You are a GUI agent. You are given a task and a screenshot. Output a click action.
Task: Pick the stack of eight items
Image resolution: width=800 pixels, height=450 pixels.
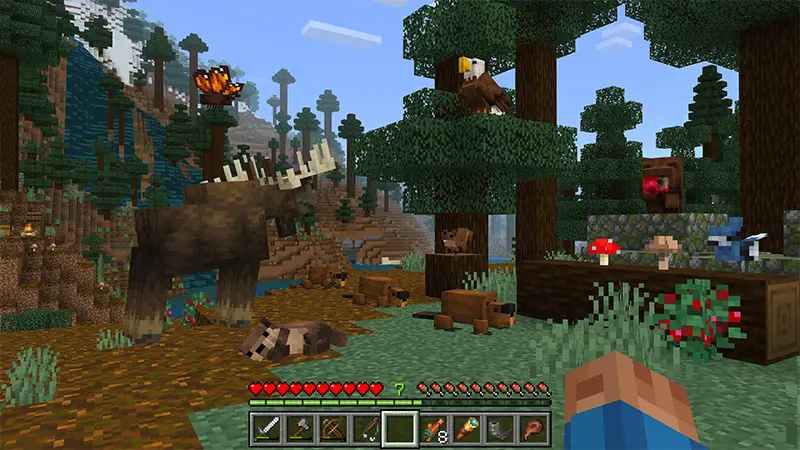[x=433, y=428]
